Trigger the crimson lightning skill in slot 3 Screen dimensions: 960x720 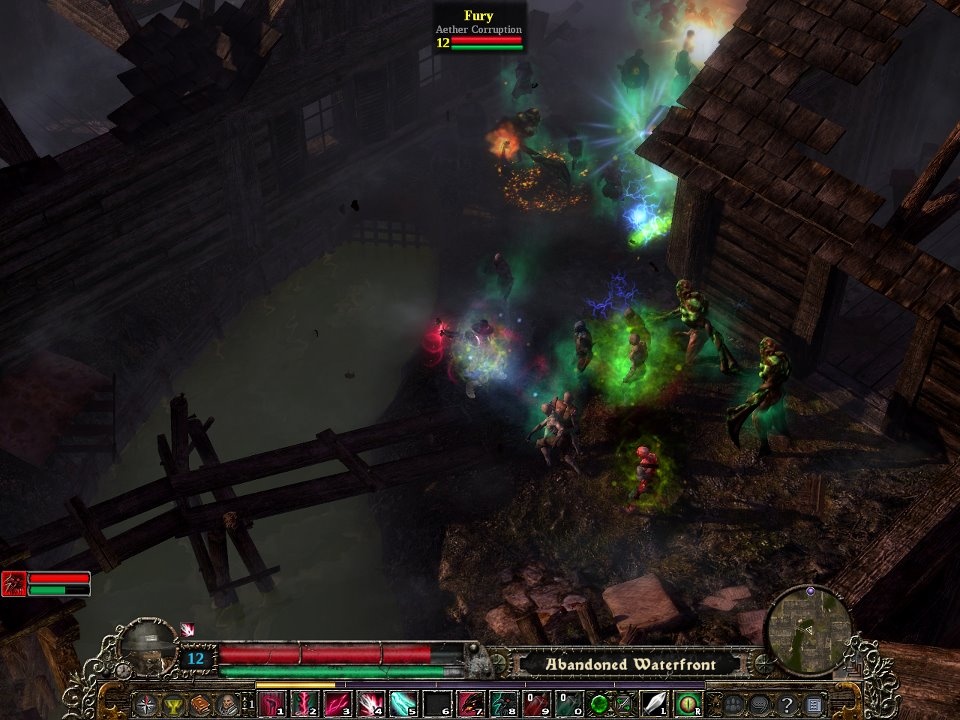tap(337, 704)
